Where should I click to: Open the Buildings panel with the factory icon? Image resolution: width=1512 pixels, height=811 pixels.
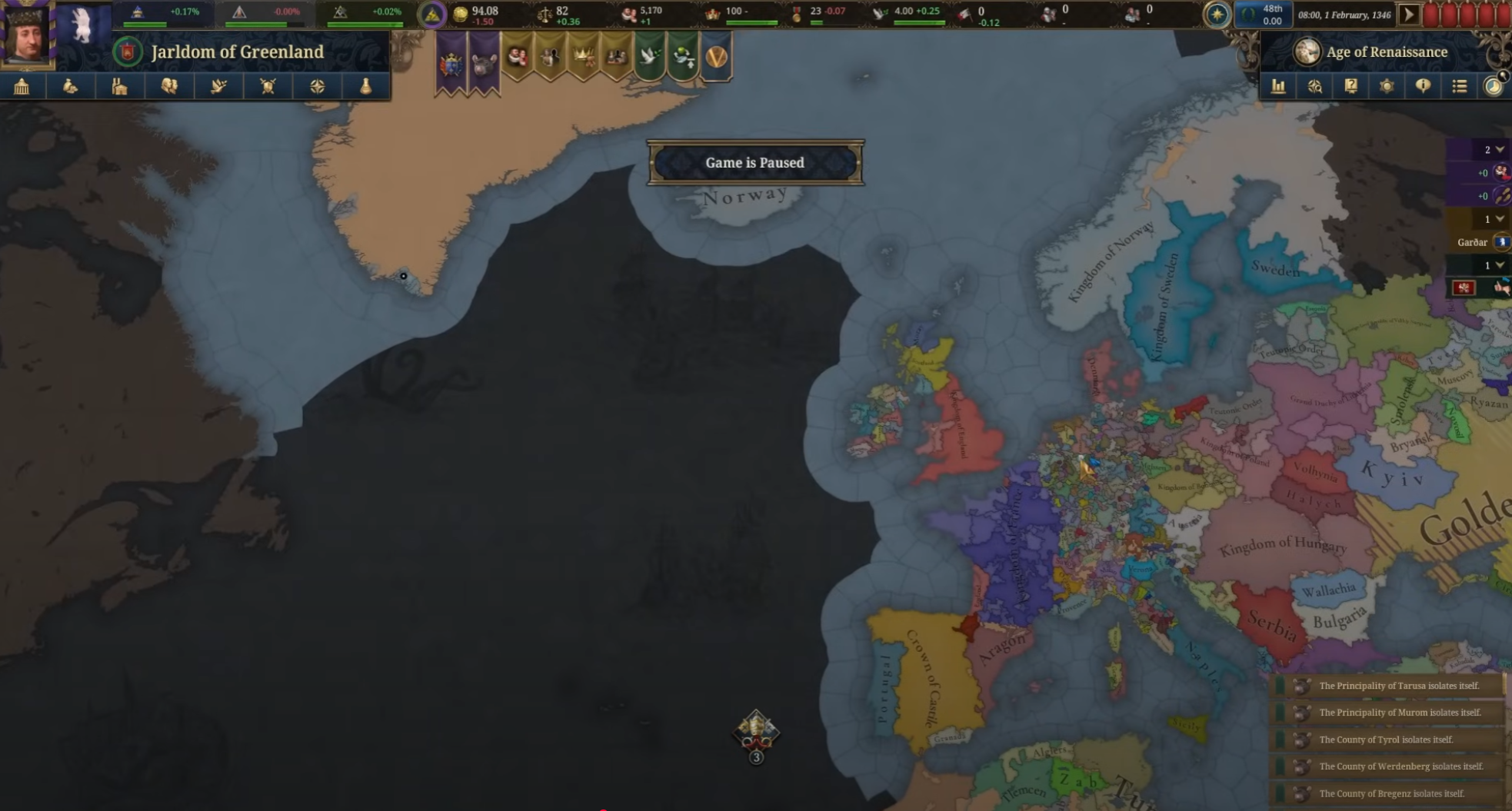tap(120, 86)
